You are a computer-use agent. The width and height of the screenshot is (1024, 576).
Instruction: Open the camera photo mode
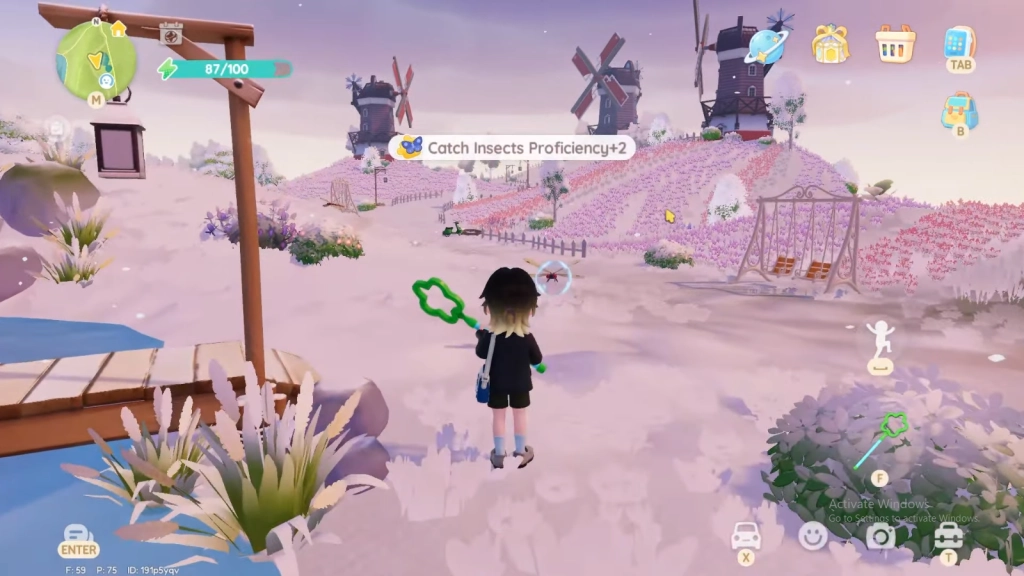[880, 536]
